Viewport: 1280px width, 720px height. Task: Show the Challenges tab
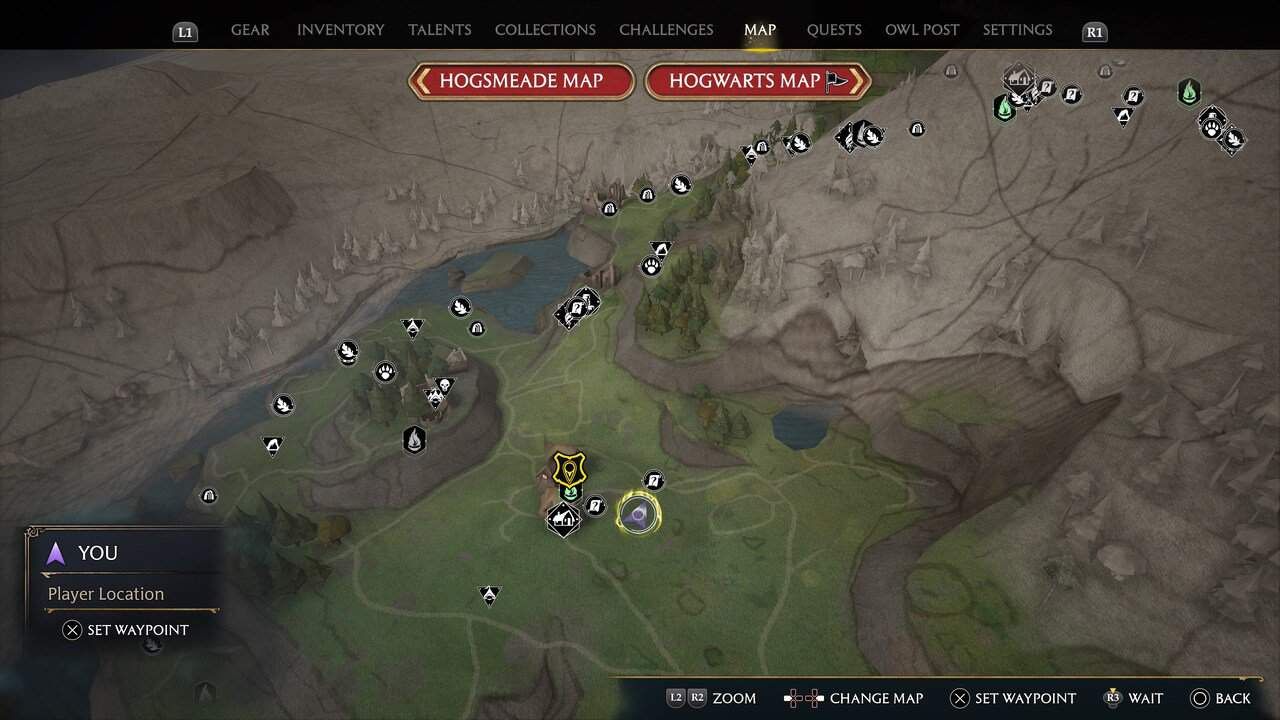[666, 30]
